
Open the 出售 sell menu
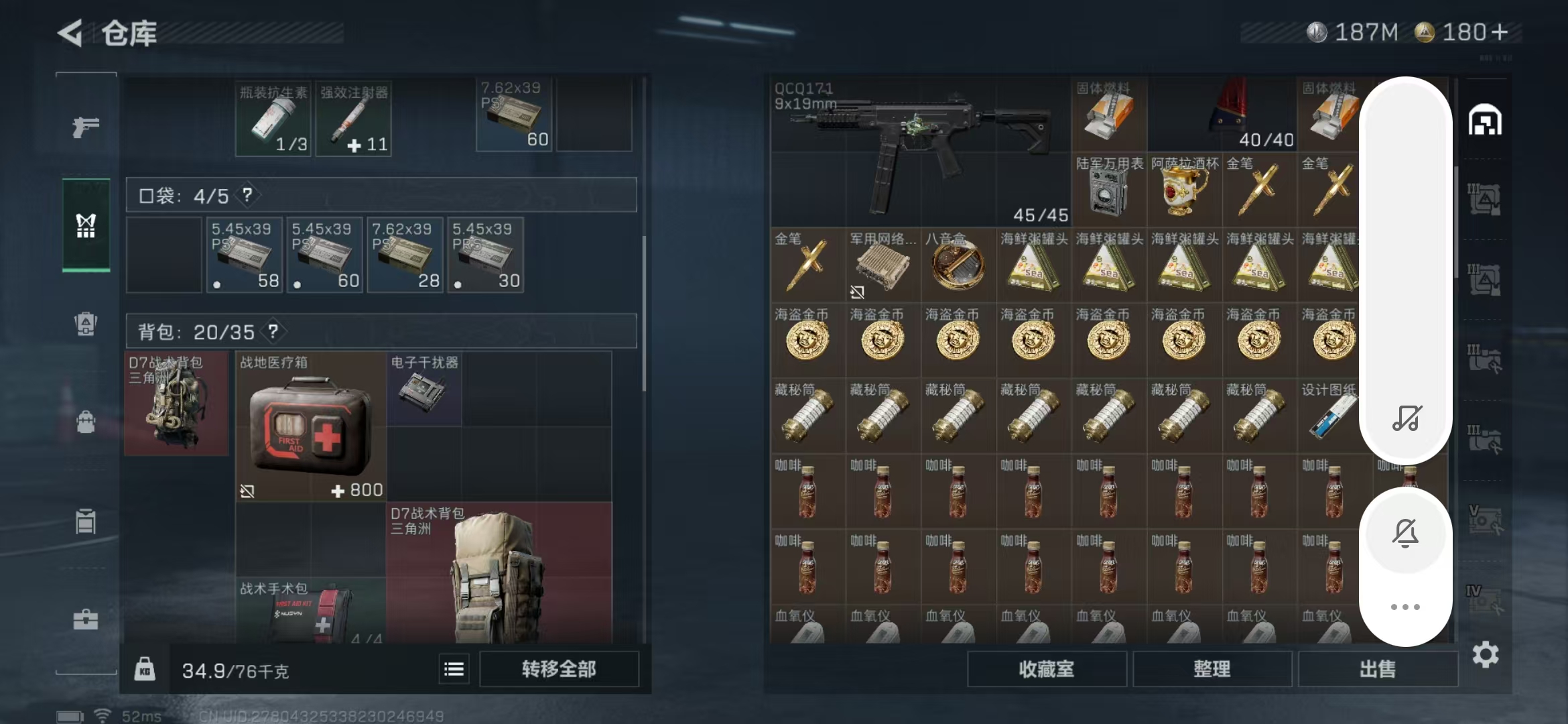[x=1377, y=669]
